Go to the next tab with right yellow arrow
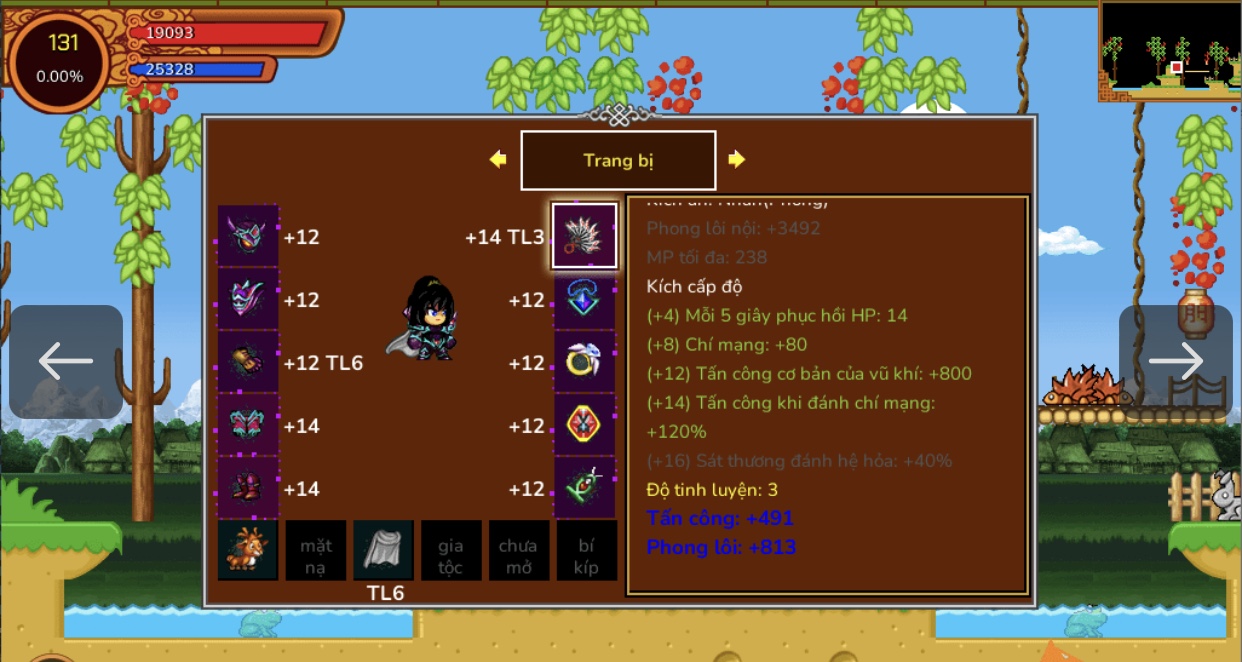Image resolution: width=1242 pixels, height=662 pixels. [737, 160]
